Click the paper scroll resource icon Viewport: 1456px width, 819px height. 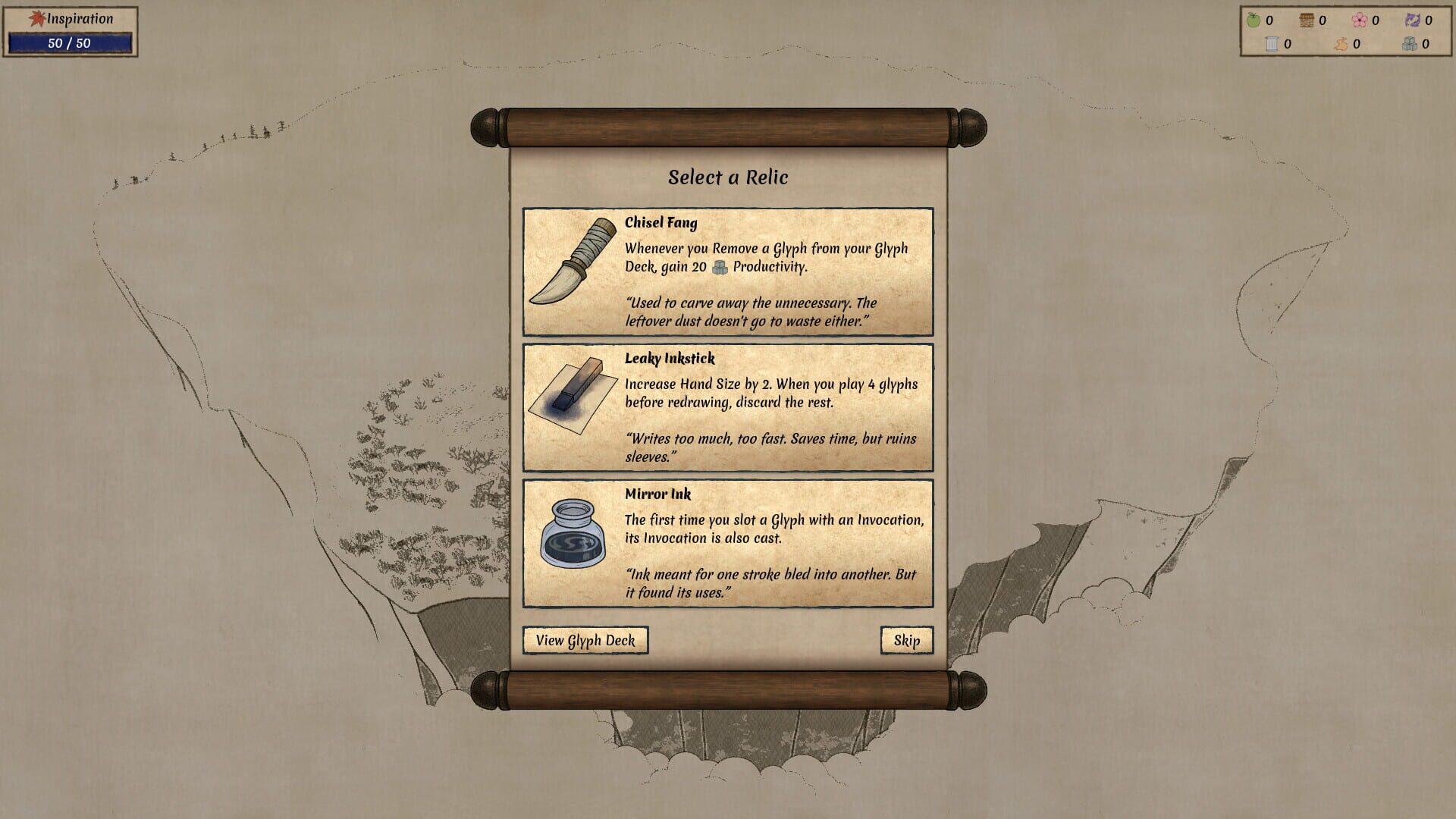click(1272, 44)
